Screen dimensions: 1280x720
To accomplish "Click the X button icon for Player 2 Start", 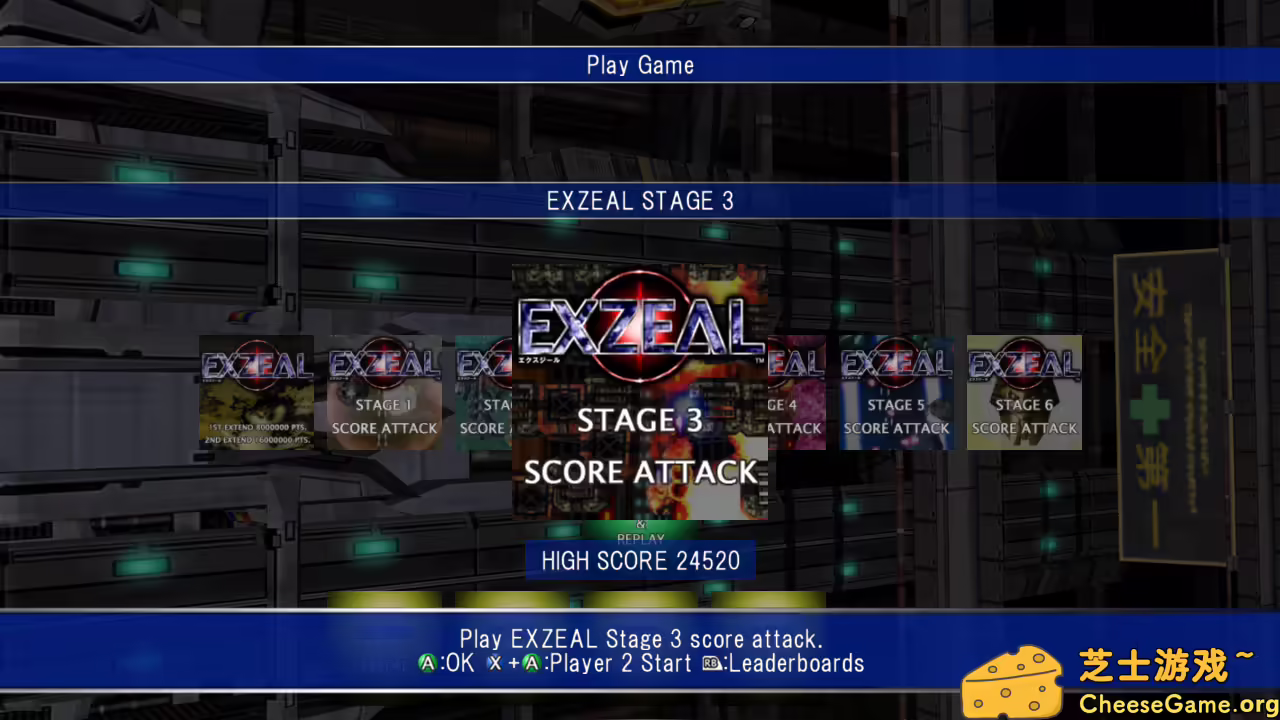I will click(x=493, y=663).
